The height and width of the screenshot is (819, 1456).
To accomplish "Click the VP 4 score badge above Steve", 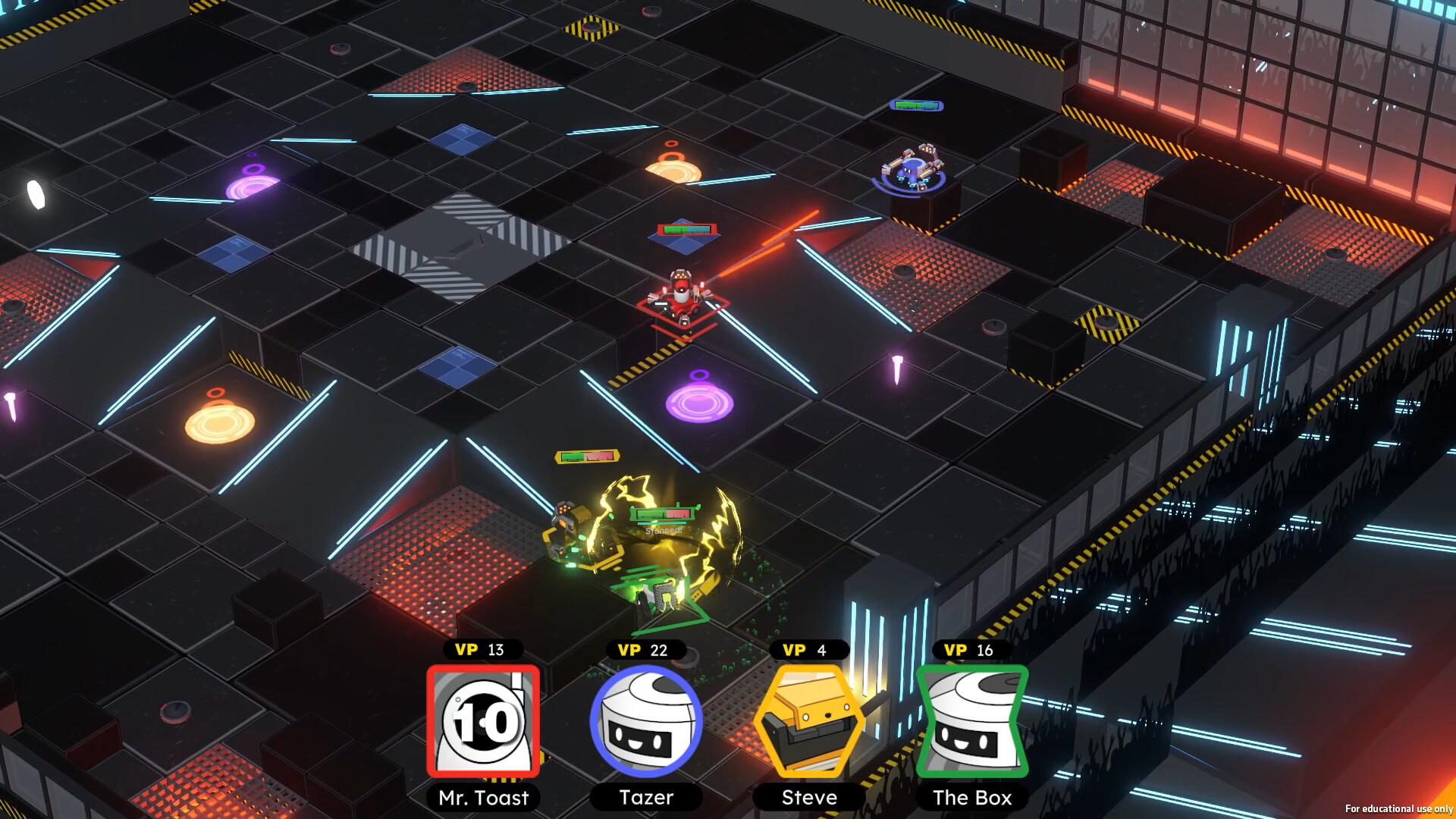I will pyautogui.click(x=808, y=650).
